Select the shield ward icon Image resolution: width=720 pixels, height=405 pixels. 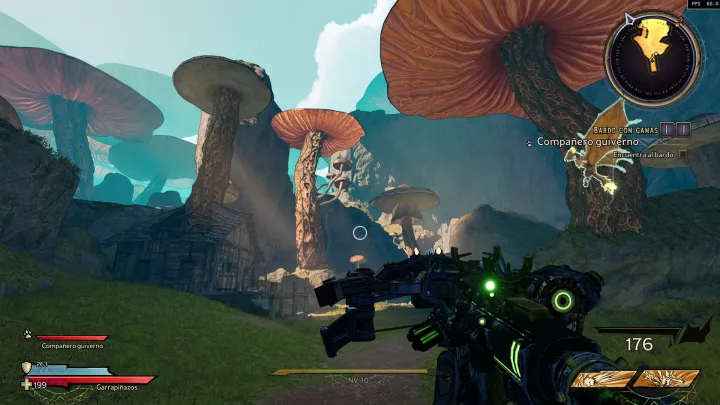click(27, 367)
